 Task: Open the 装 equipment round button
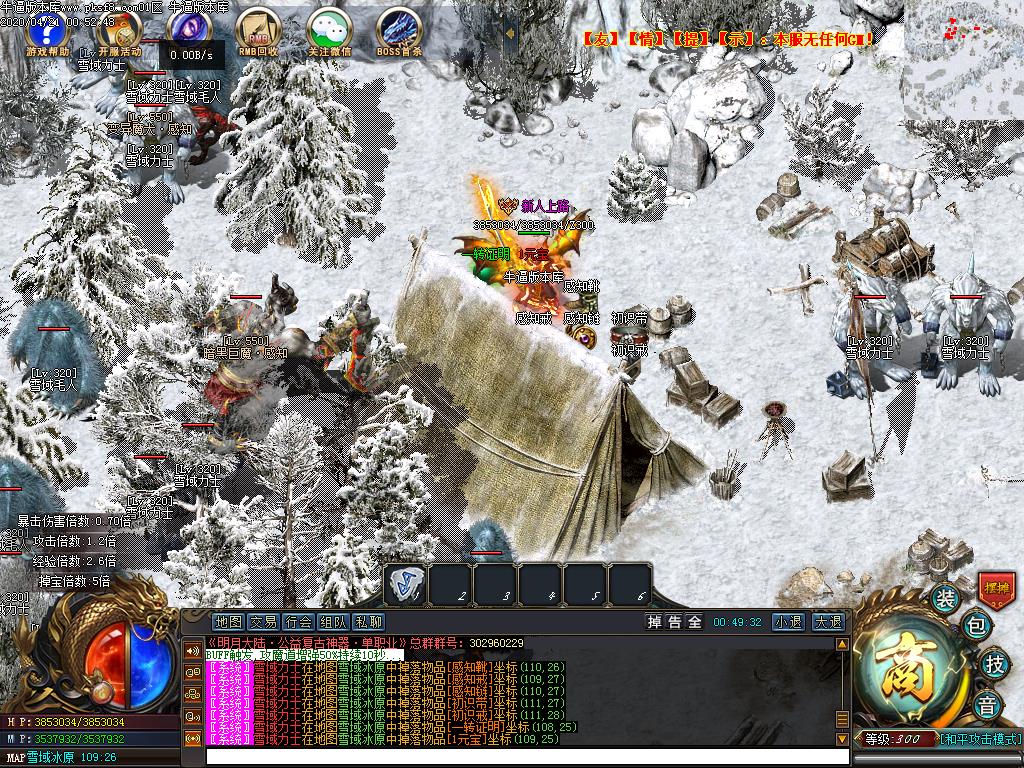[945, 600]
